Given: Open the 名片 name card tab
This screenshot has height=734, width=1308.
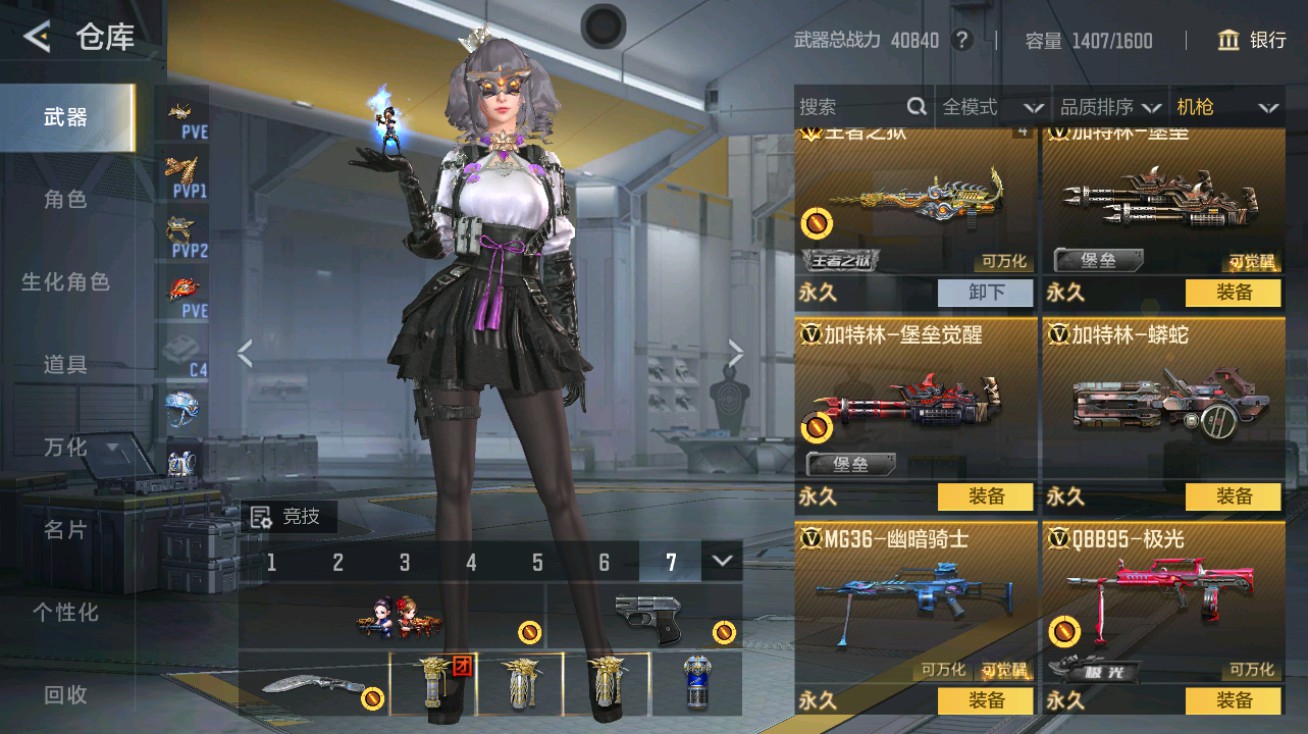Looking at the screenshot, I should pyautogui.click(x=66, y=529).
